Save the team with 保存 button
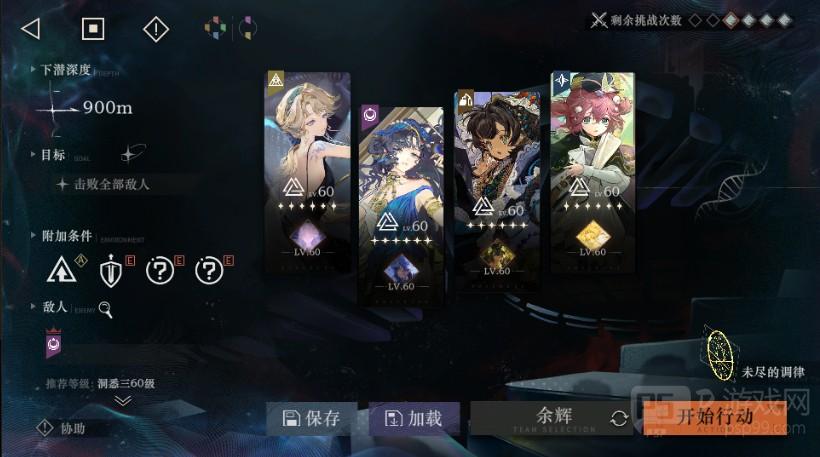 (x=313, y=419)
